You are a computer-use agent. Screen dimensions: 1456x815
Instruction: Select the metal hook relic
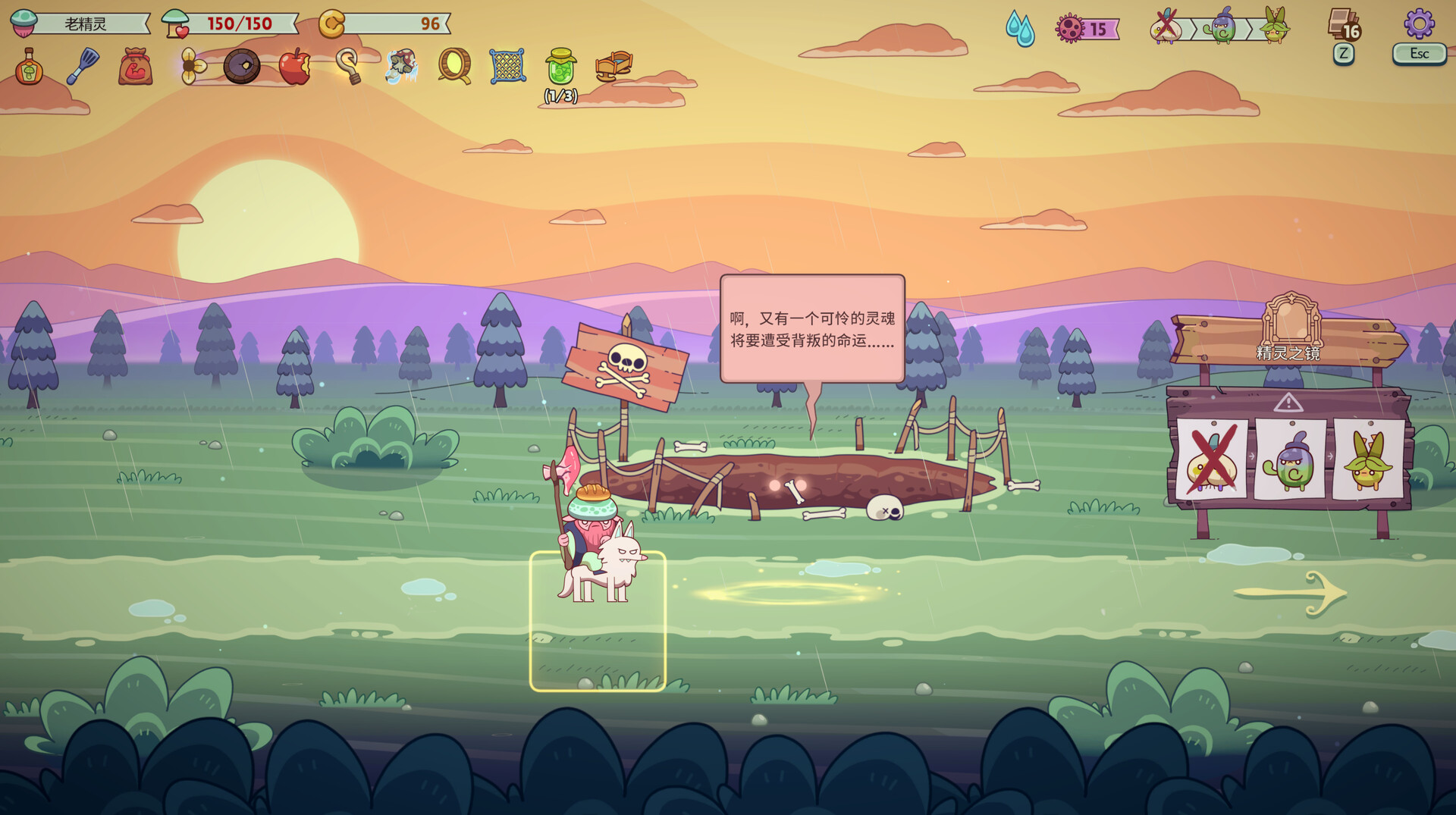pos(348,67)
